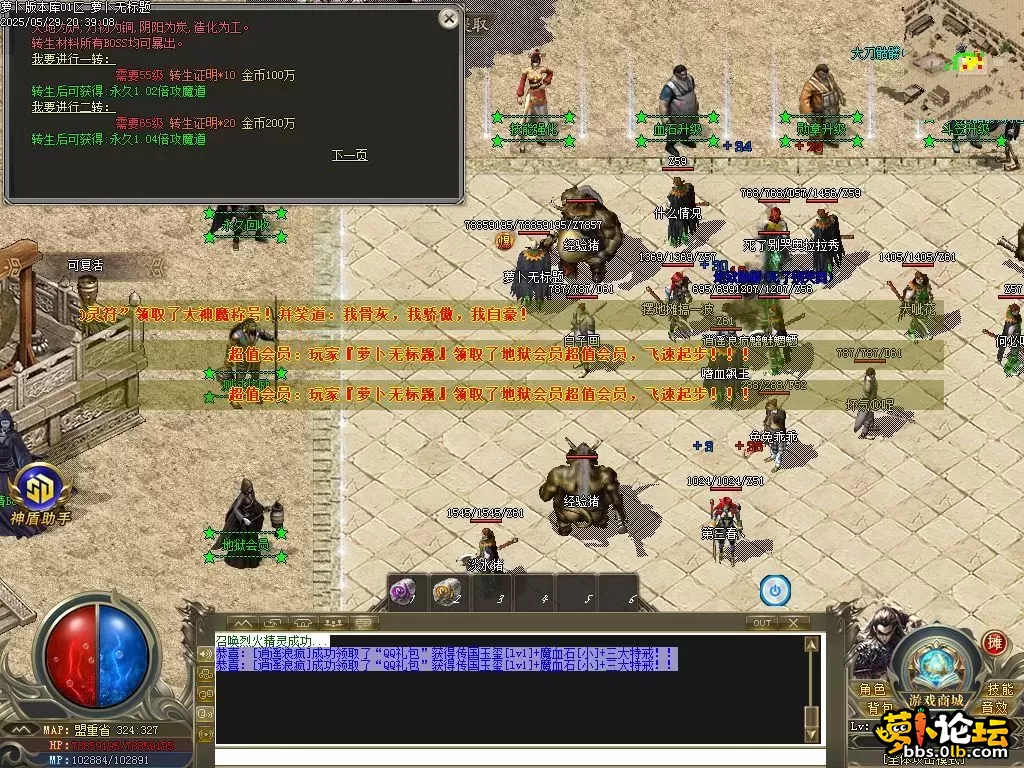The height and width of the screenshot is (768, 1024).
Task: Open the minimap in the corner
Action: tap(960, 62)
